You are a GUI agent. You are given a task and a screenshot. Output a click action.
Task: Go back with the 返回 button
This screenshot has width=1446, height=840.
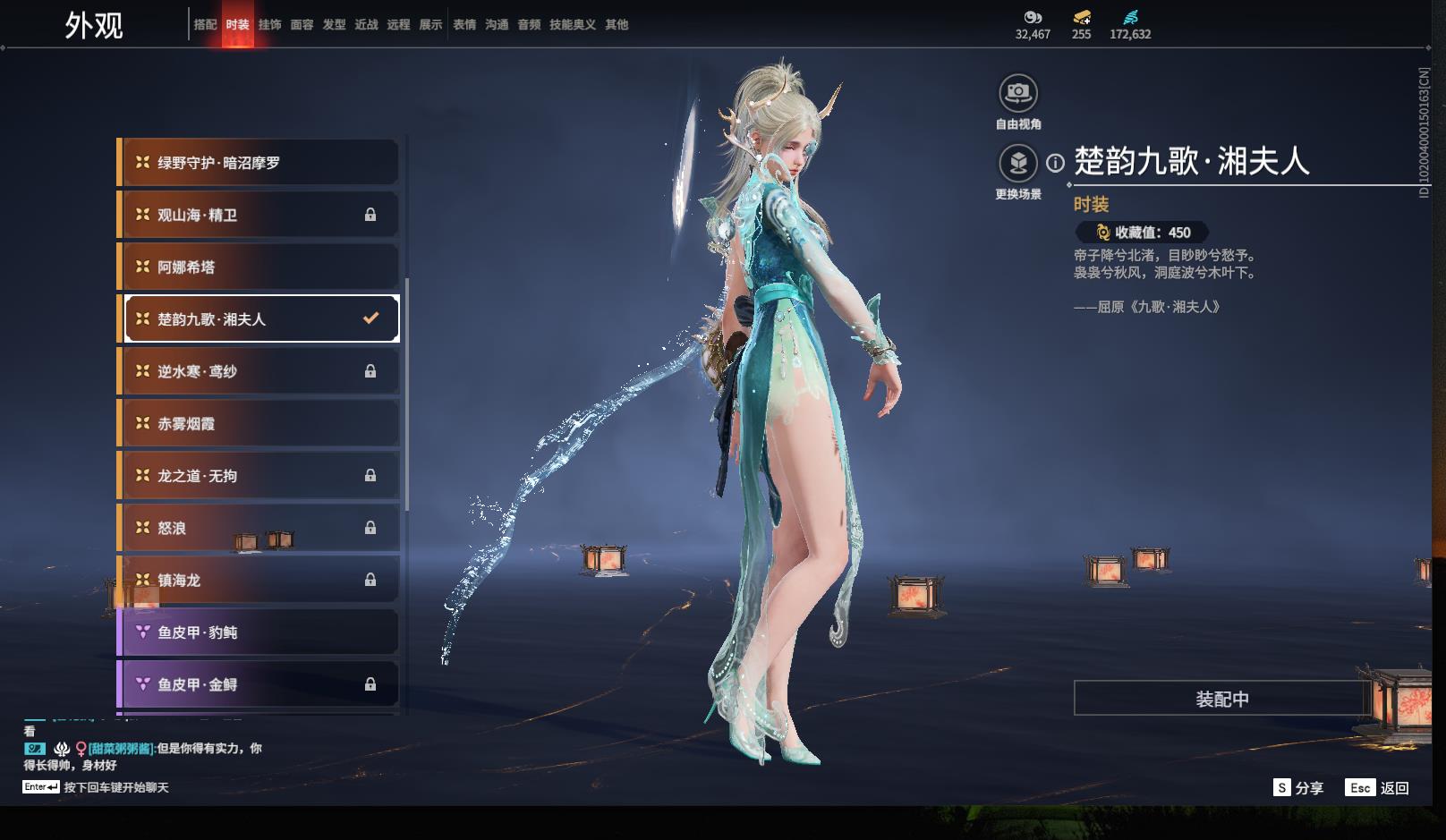point(1378,788)
